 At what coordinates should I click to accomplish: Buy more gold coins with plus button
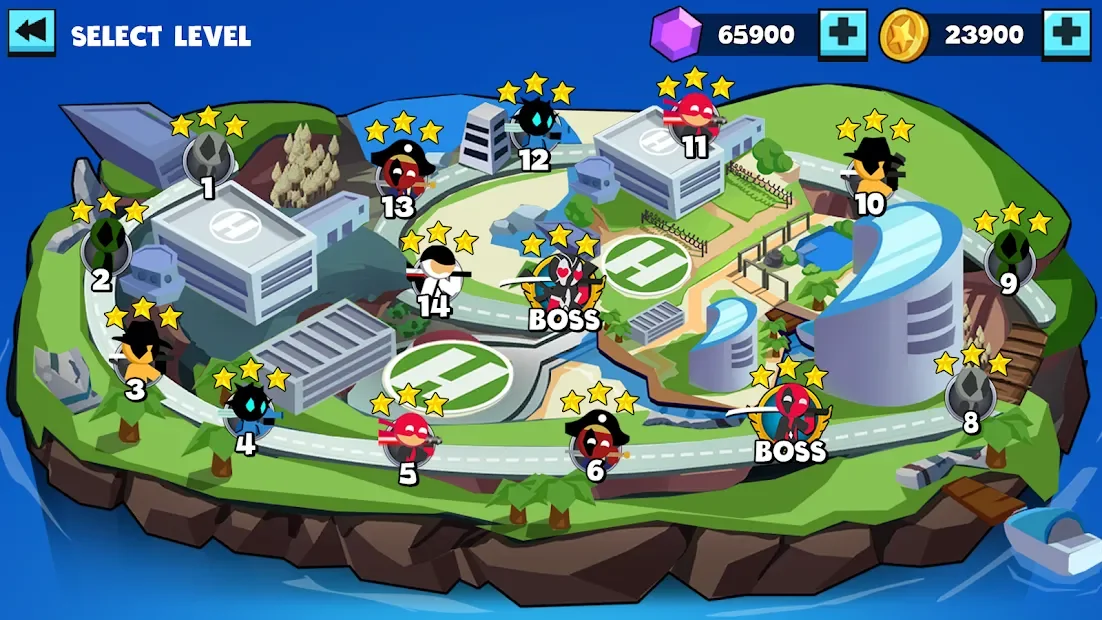[x=1066, y=35]
